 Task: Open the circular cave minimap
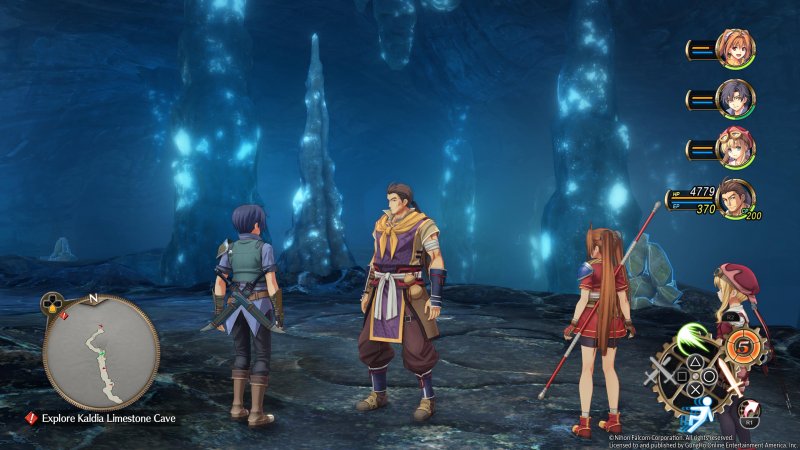(100, 353)
